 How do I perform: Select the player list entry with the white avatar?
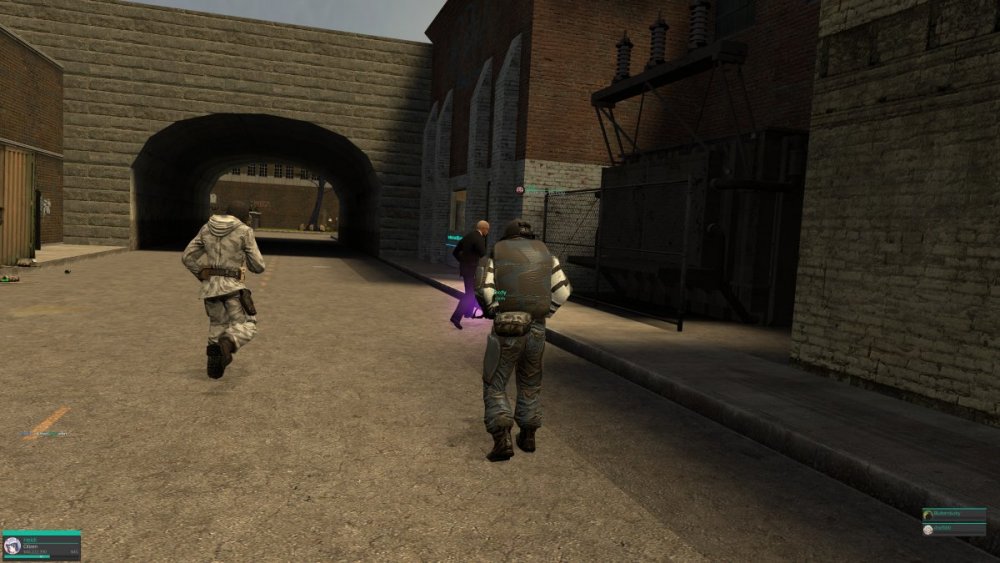[954, 529]
